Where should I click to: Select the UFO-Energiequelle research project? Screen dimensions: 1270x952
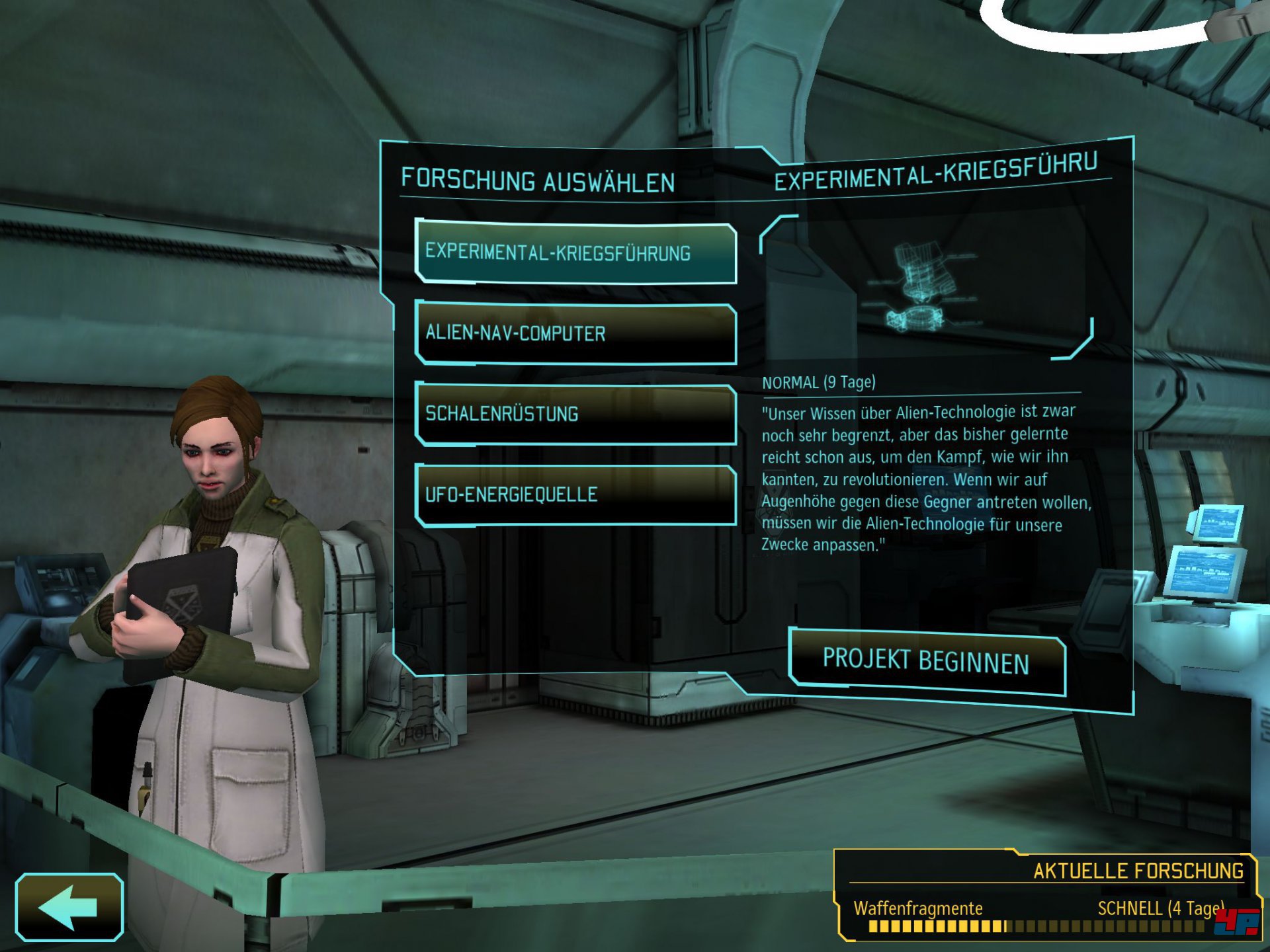pos(575,495)
